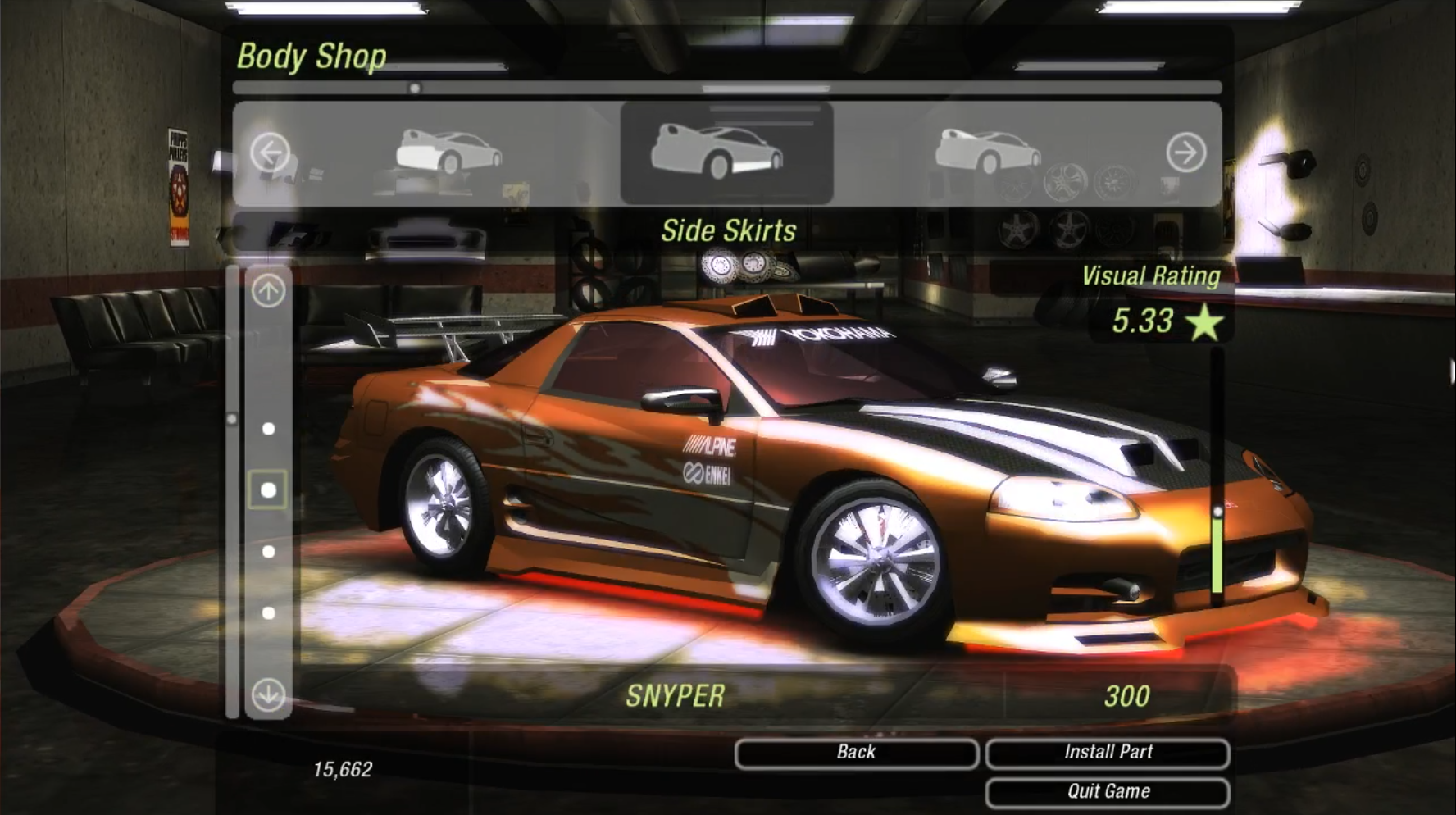The image size is (1456, 815).
Task: Select the highlighted Side Skirts category thumbnail
Action: [x=726, y=153]
